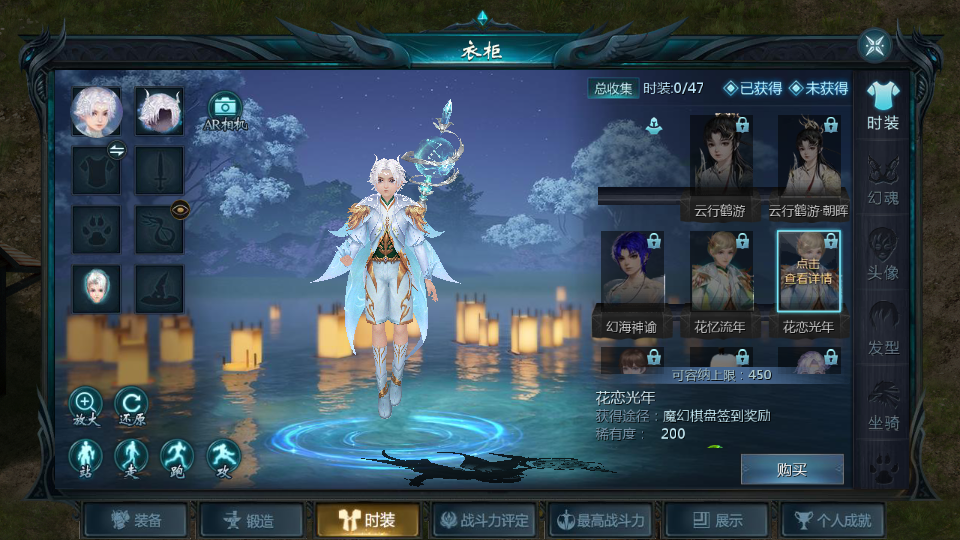
Task: Switch to the 坐骑 mount tab
Action: 882,405
